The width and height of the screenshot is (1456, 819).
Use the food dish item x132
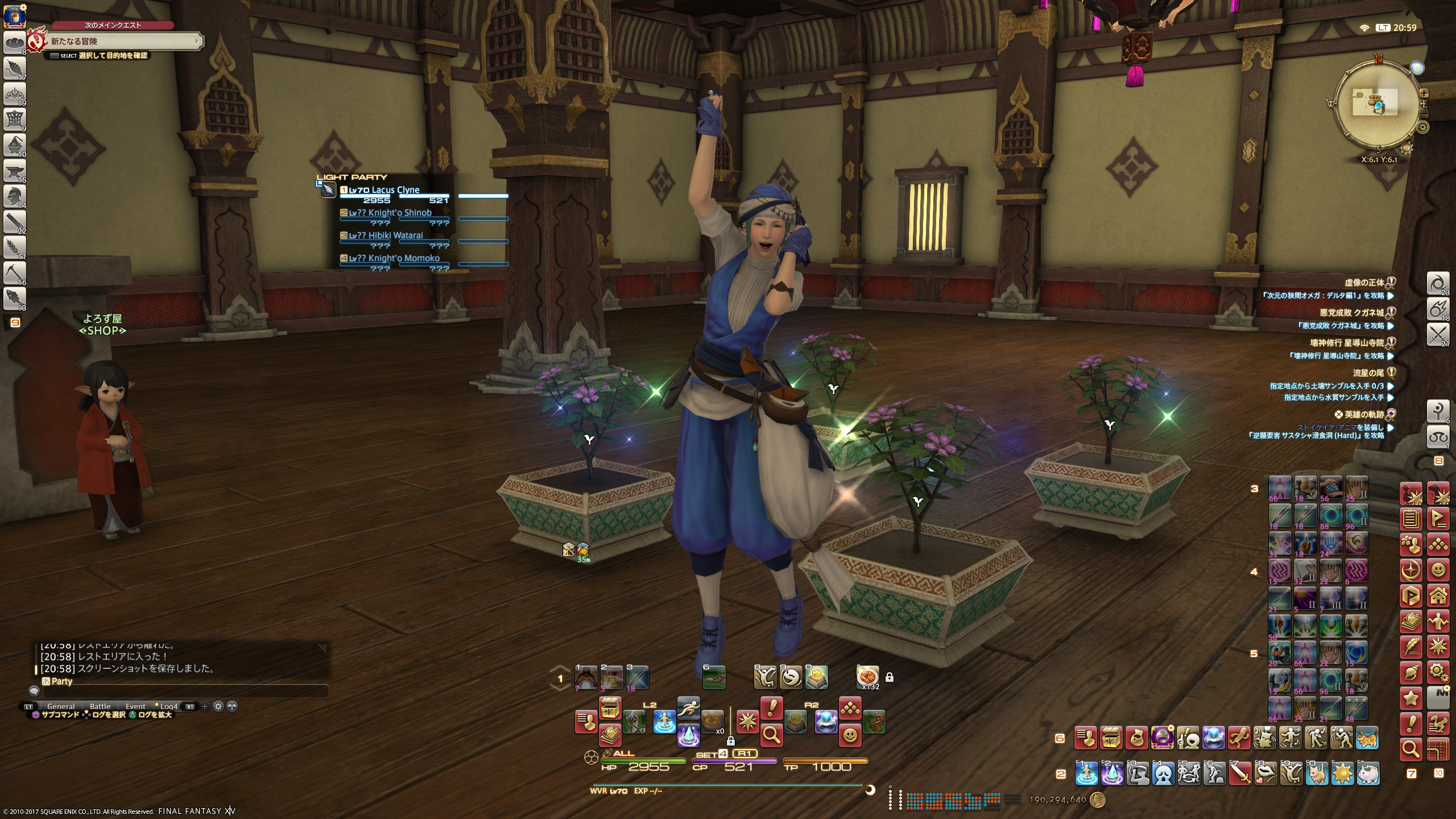point(868,677)
